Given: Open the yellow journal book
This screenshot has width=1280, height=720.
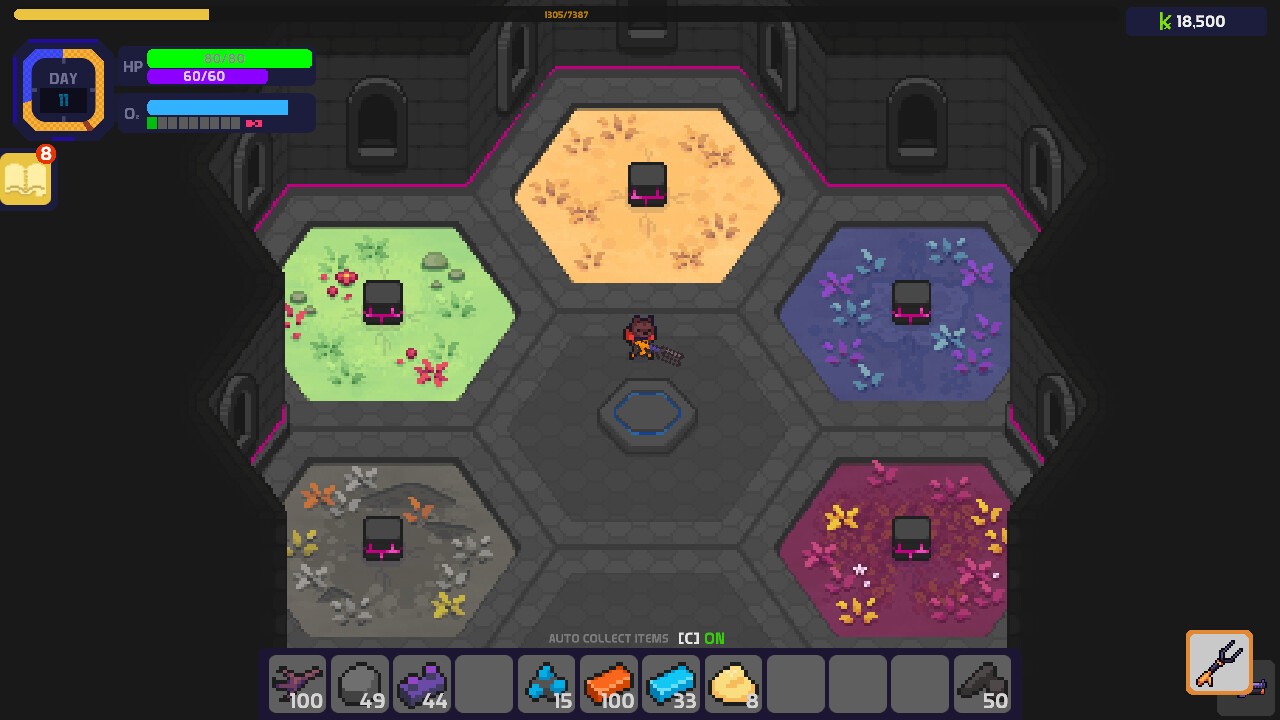Looking at the screenshot, I should coord(26,180).
